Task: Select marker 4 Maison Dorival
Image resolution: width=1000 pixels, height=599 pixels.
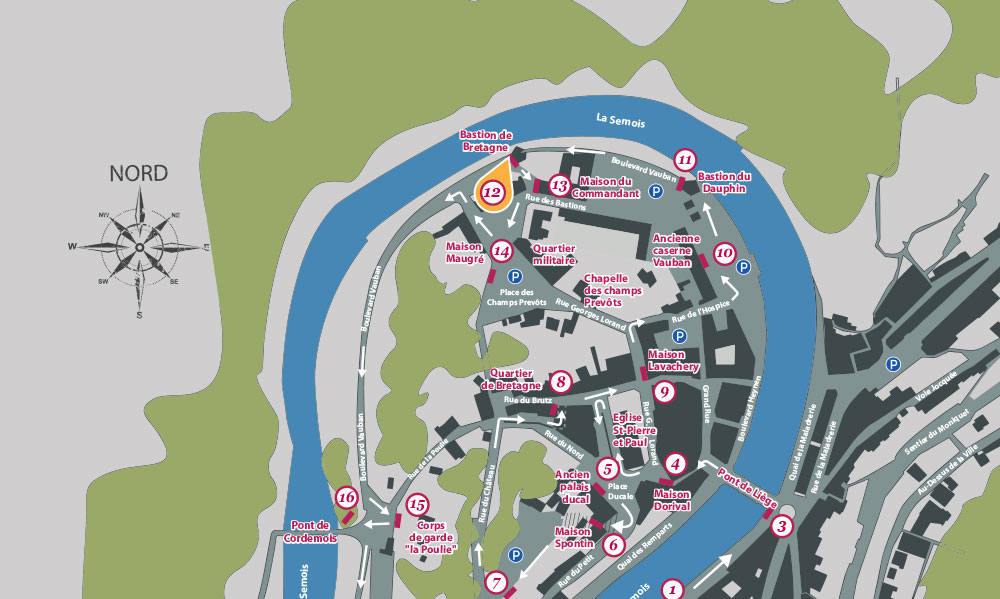Action: pos(676,463)
